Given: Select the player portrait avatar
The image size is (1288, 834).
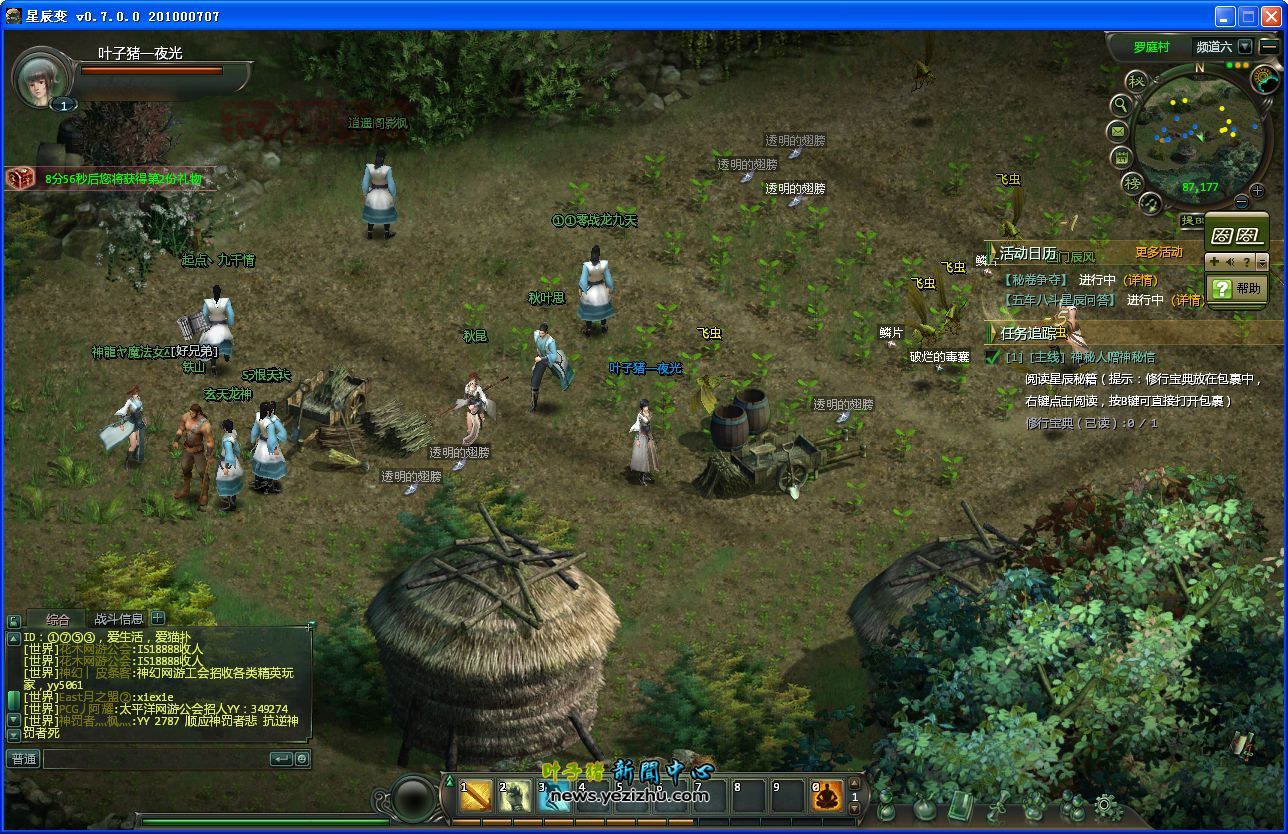Looking at the screenshot, I should (40, 78).
